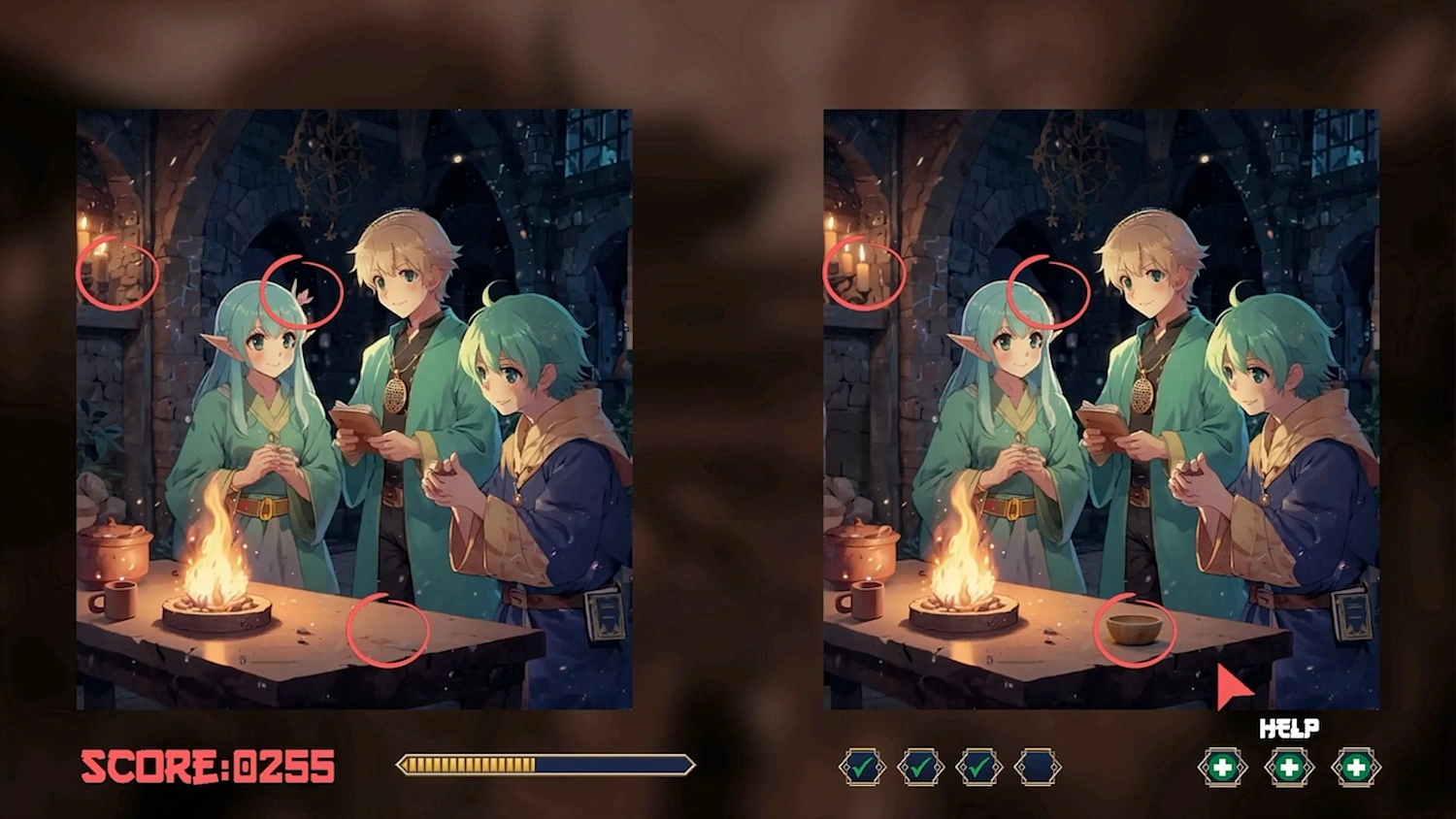
Task: Select the left puzzle image
Action: (x=354, y=408)
